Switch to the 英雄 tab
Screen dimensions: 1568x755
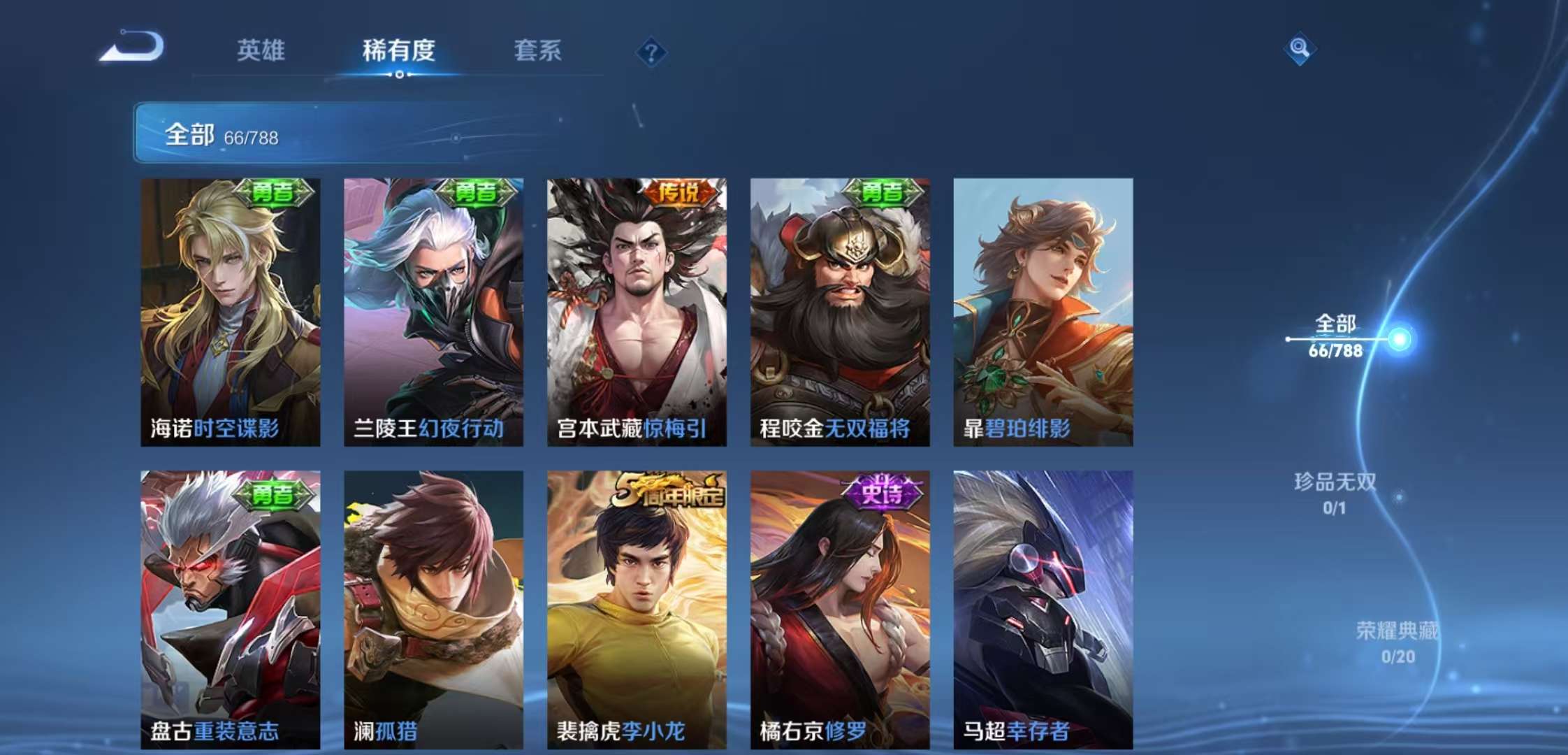(260, 50)
